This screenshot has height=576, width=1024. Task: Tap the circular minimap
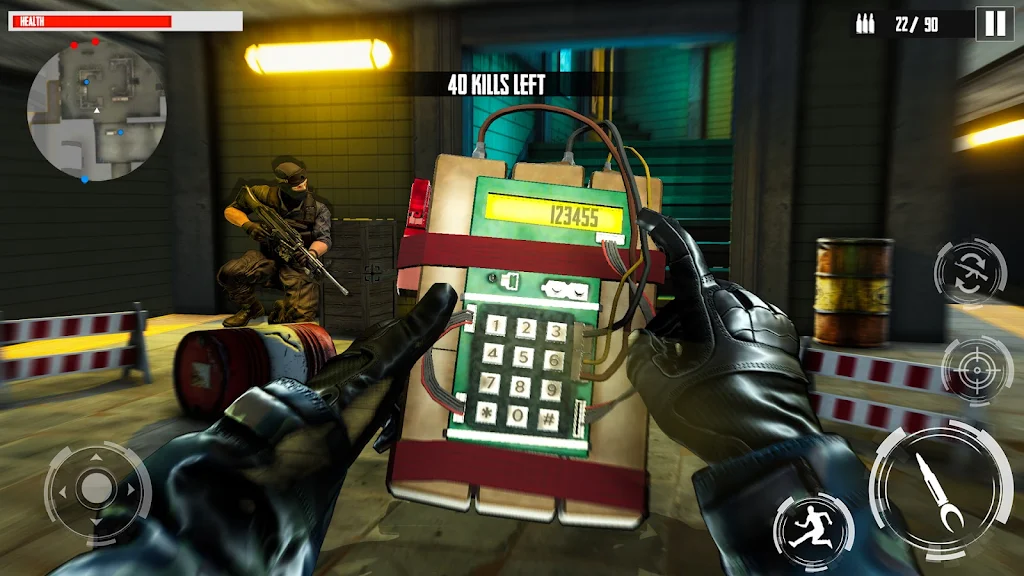pyautogui.click(x=96, y=110)
